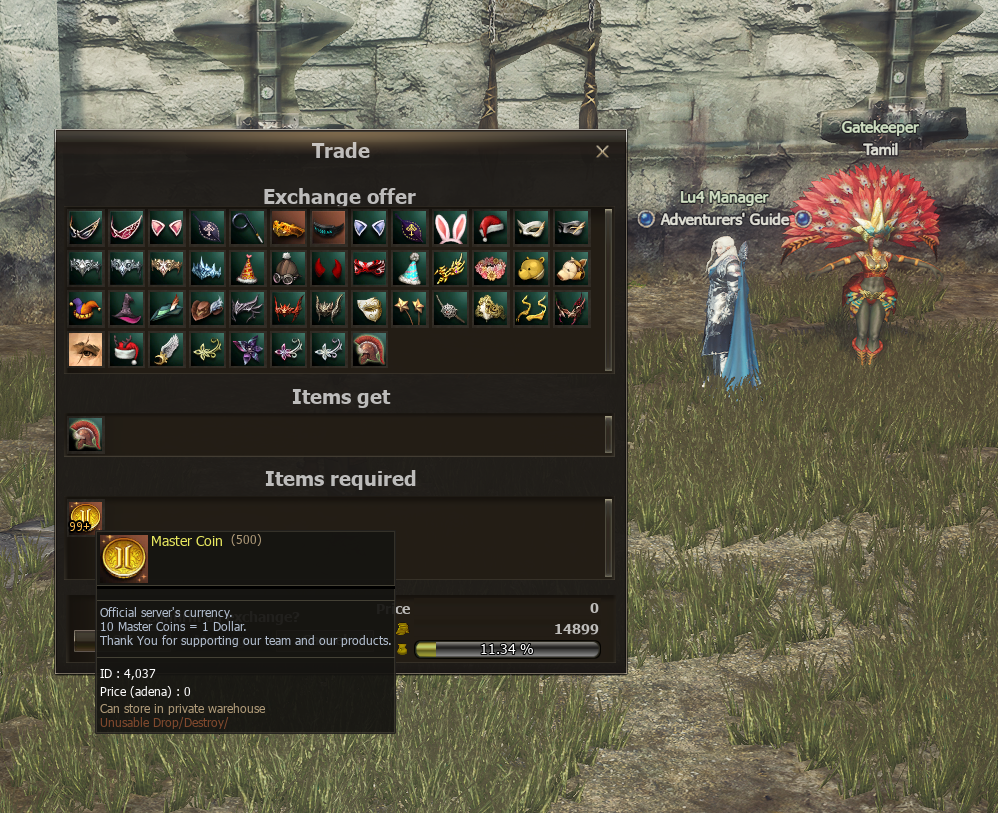The width and height of the screenshot is (998, 813).
Task: Select the pink cat ears item
Action: (167, 228)
